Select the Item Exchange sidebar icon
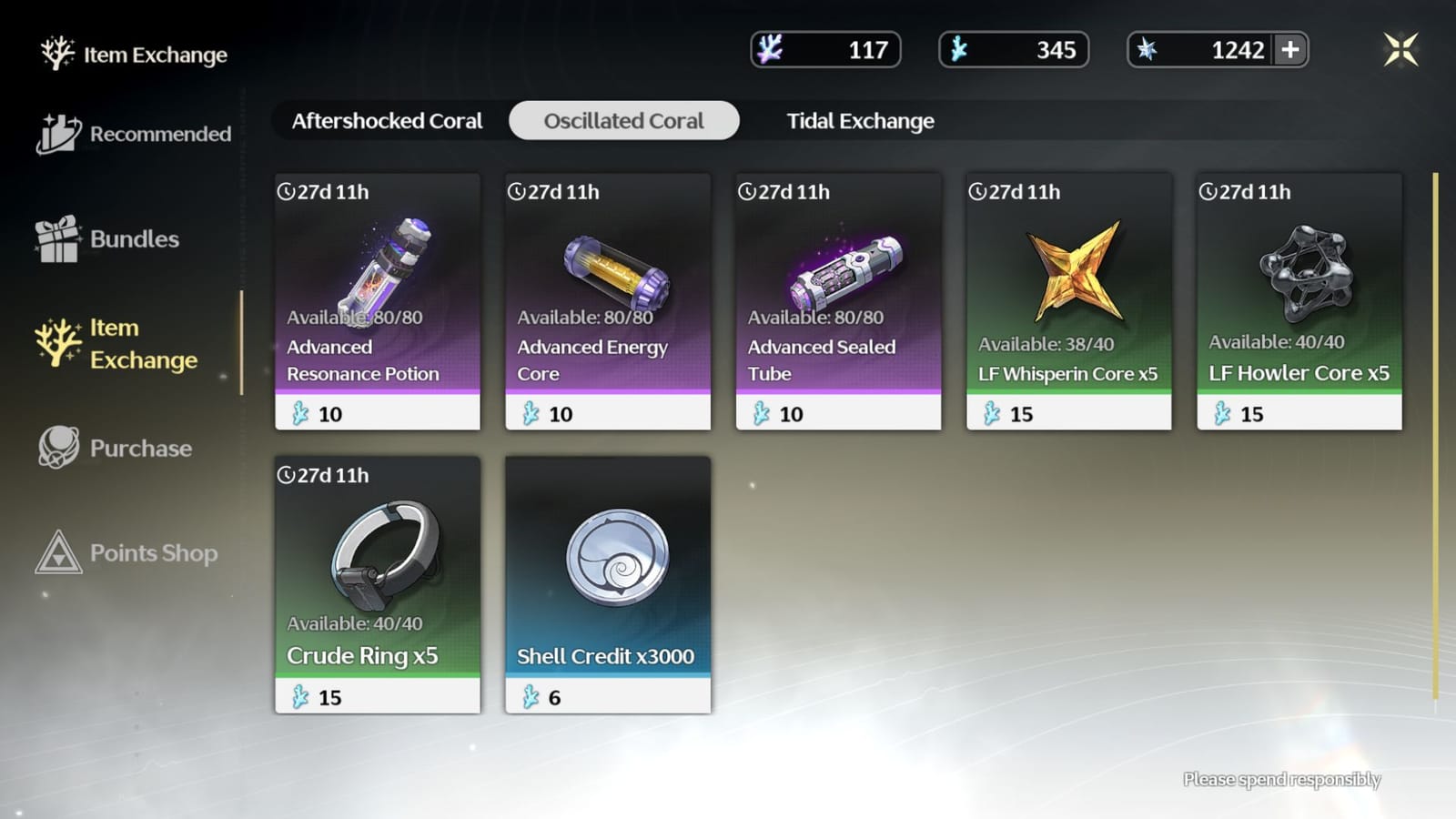The width and height of the screenshot is (1456, 819). [58, 343]
